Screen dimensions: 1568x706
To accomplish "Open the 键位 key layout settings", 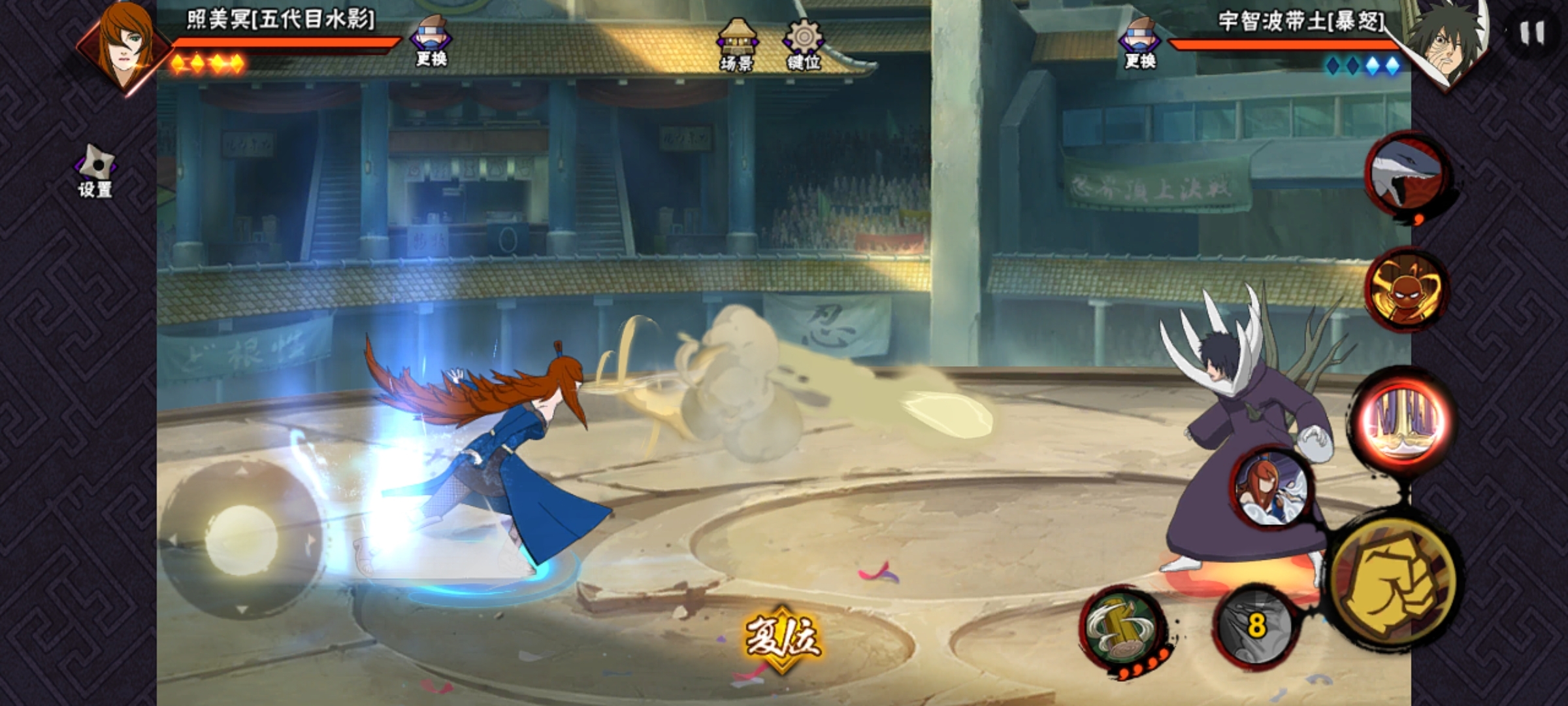I will (x=804, y=44).
